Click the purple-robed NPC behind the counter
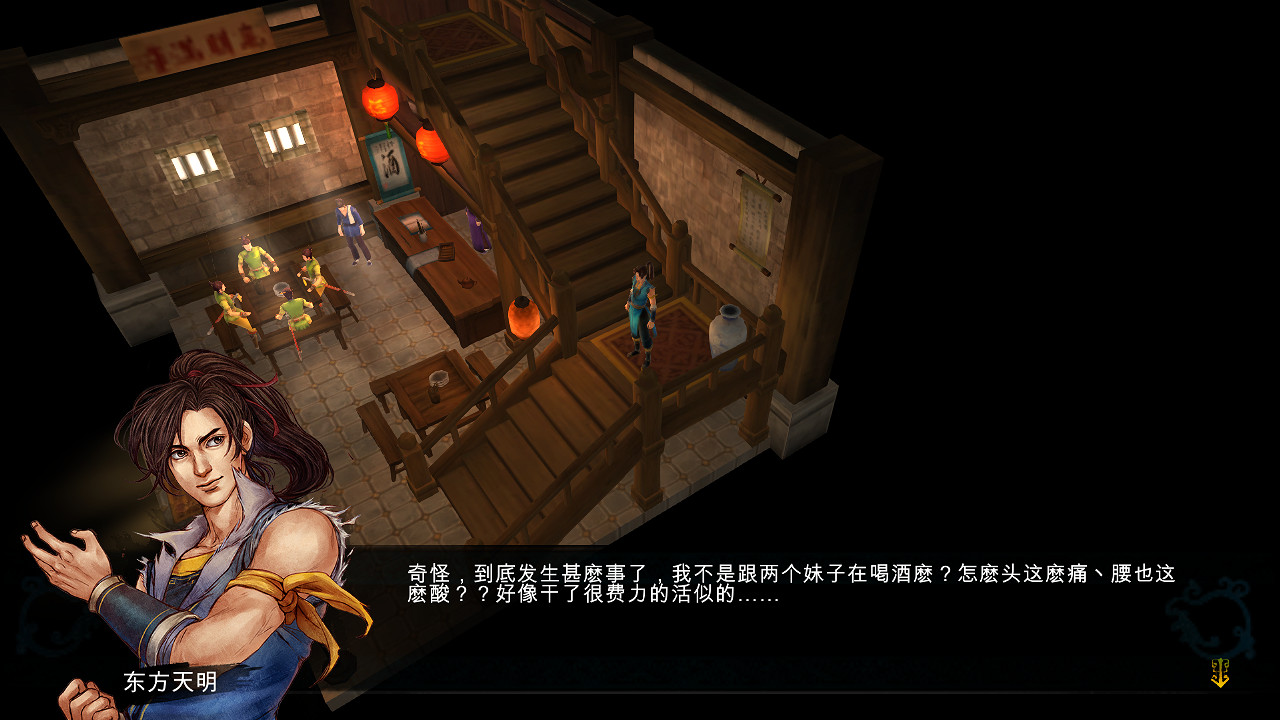This screenshot has height=720, width=1280. [475, 230]
